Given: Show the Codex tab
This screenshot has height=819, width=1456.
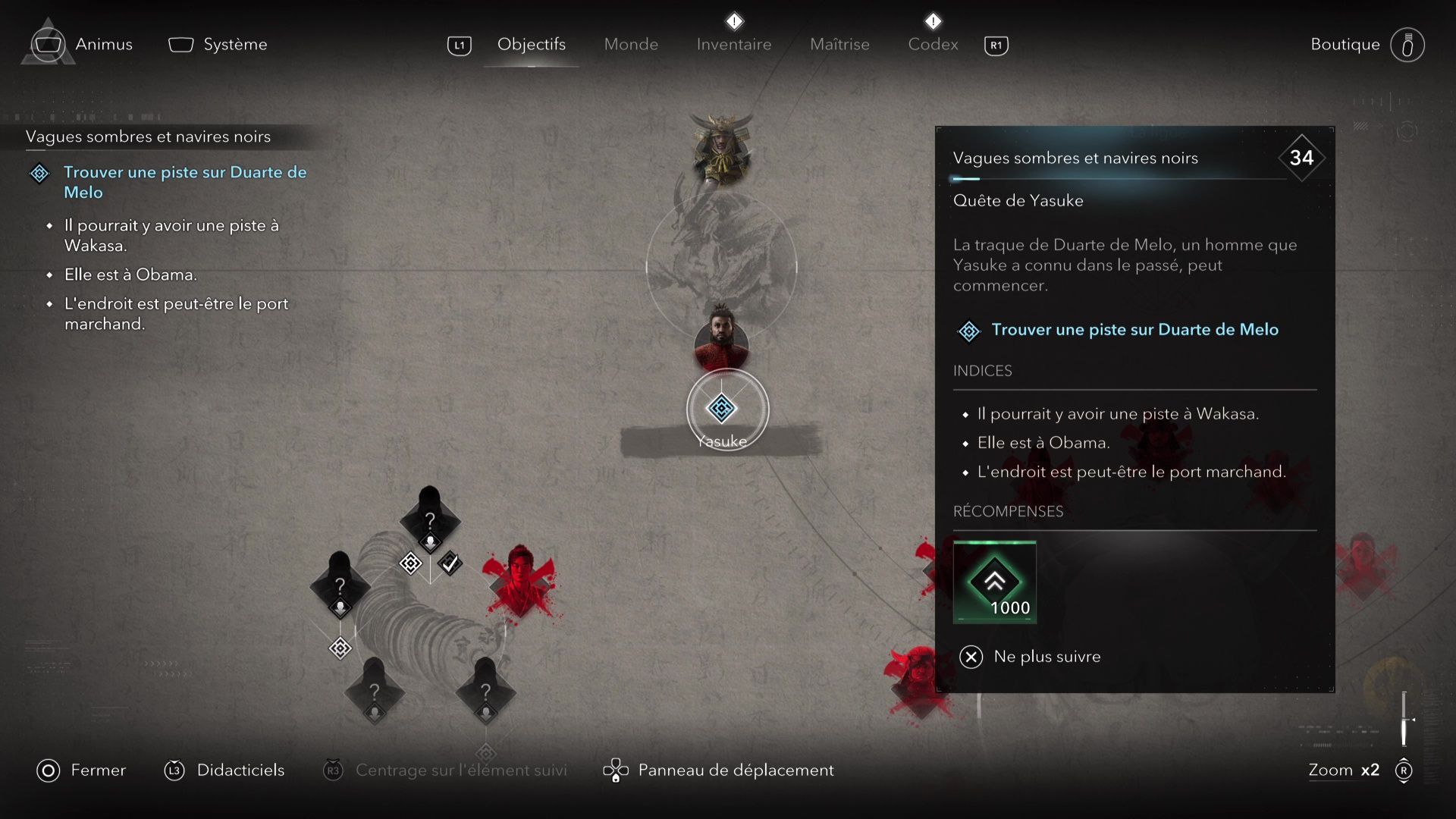Looking at the screenshot, I should click(x=933, y=44).
